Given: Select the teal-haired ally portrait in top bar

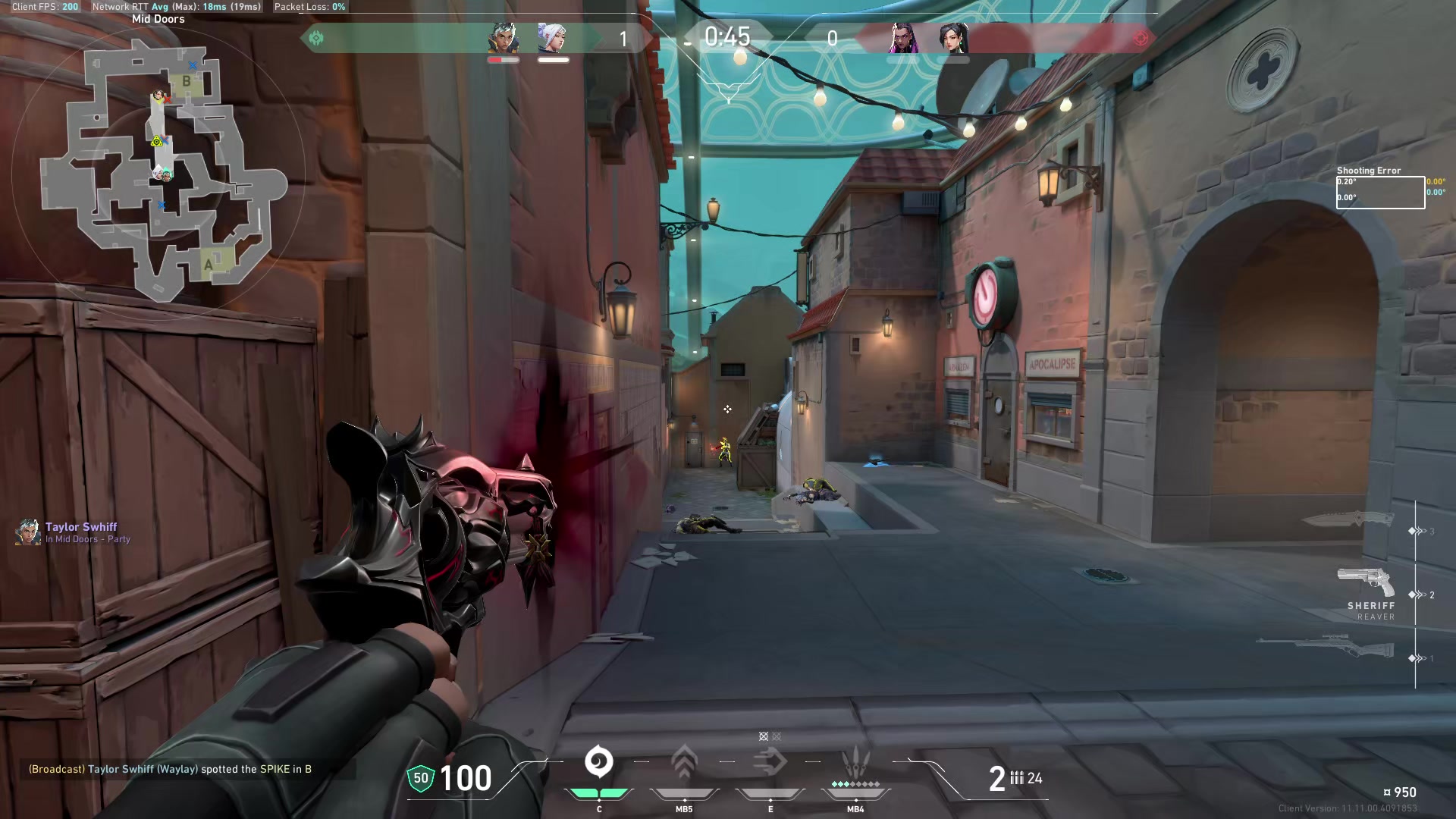Looking at the screenshot, I should [503, 38].
